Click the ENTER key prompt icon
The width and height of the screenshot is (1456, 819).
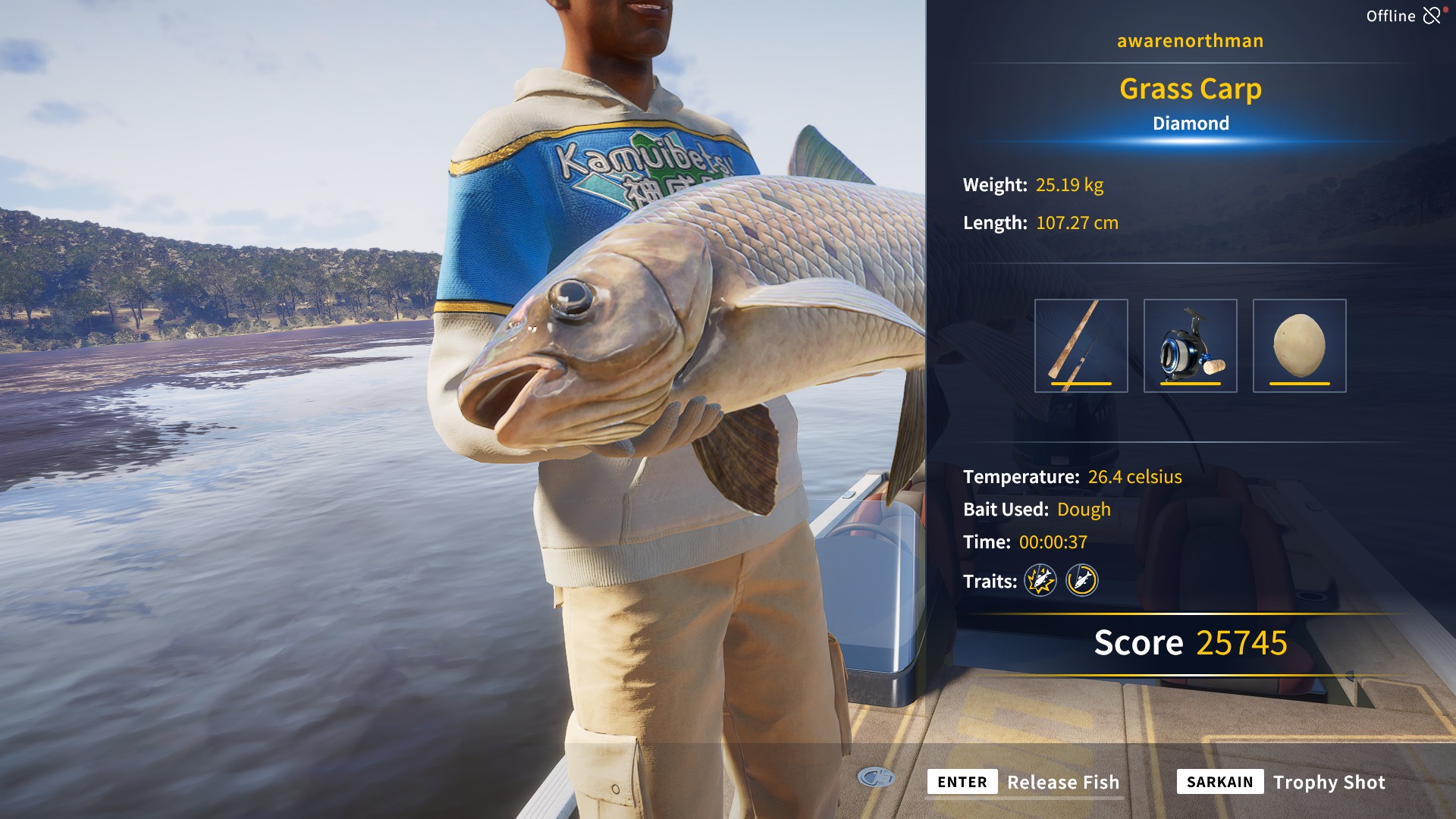[x=962, y=782]
